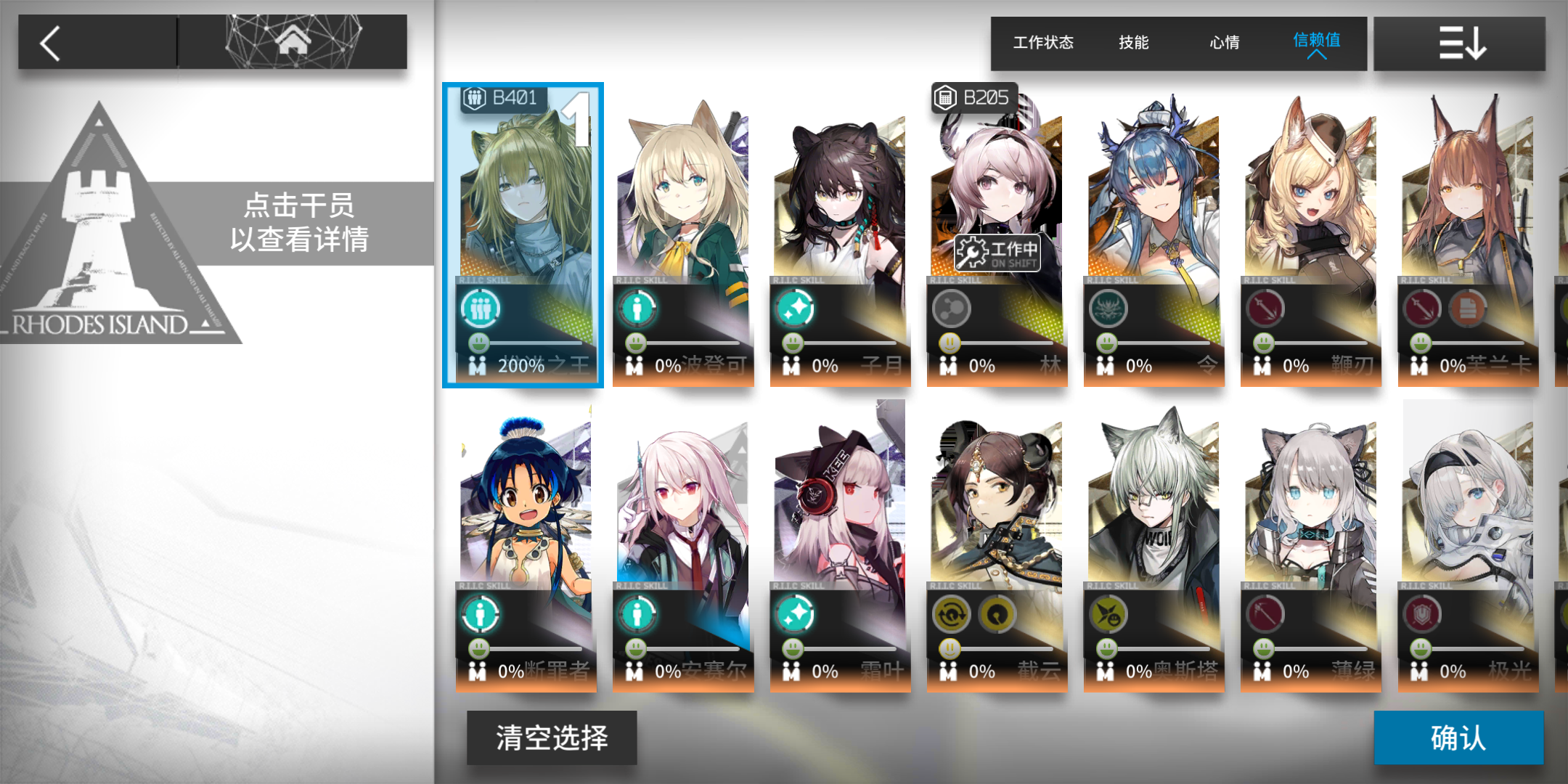Click the teal group RIIC skill icon on 推进之王
Image resolution: width=1568 pixels, height=784 pixels.
(x=480, y=308)
